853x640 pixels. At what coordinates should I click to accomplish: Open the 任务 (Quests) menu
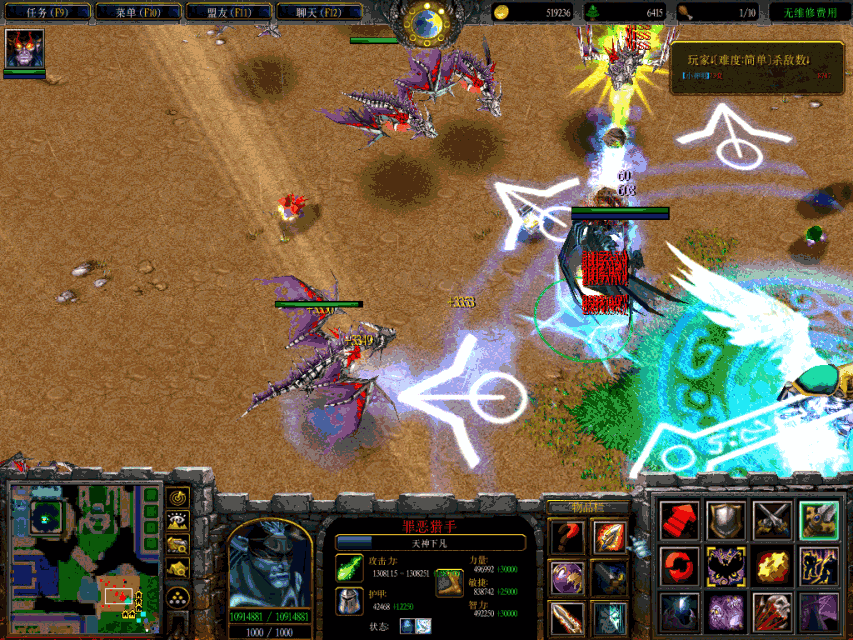[48, 13]
